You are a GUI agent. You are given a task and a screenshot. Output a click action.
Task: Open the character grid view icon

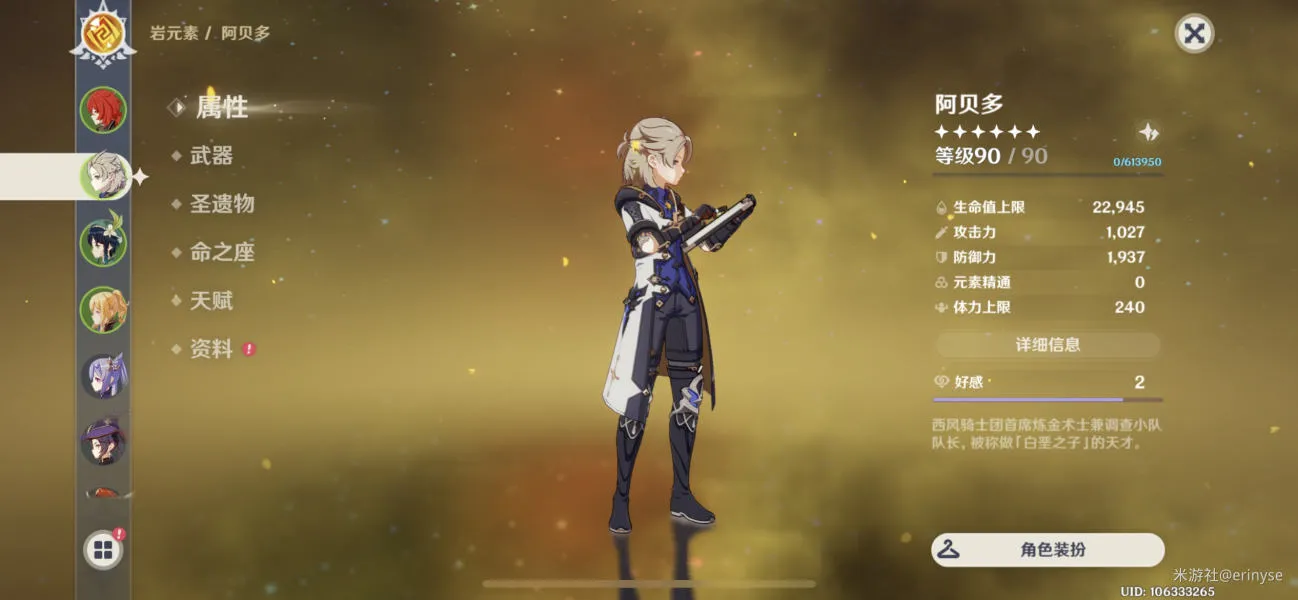(x=103, y=549)
